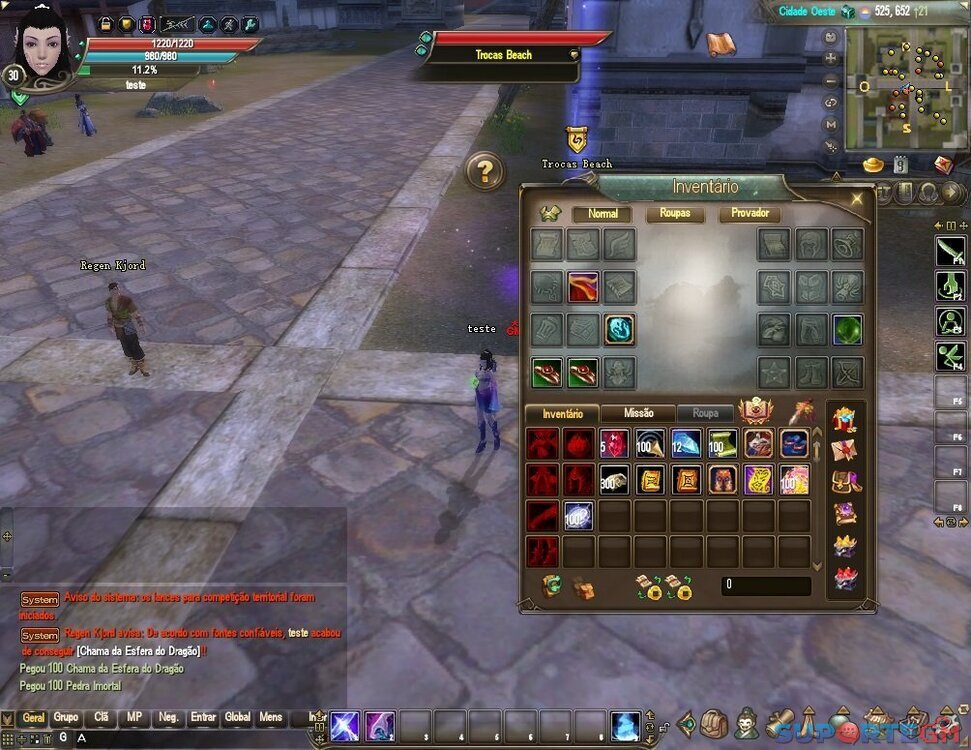Click the blue crystal stack of 12

686,443
